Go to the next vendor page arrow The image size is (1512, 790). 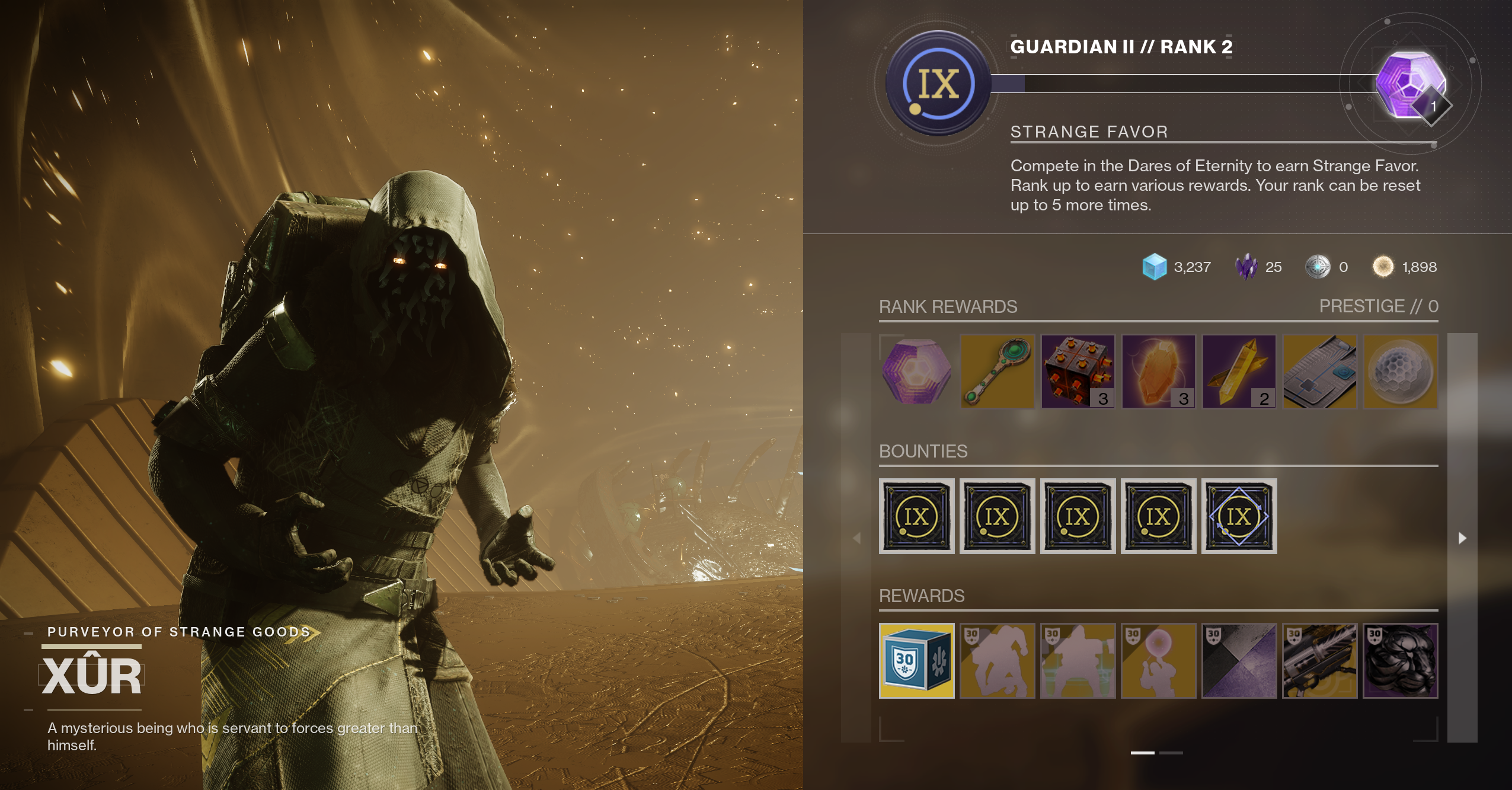[x=1462, y=538]
